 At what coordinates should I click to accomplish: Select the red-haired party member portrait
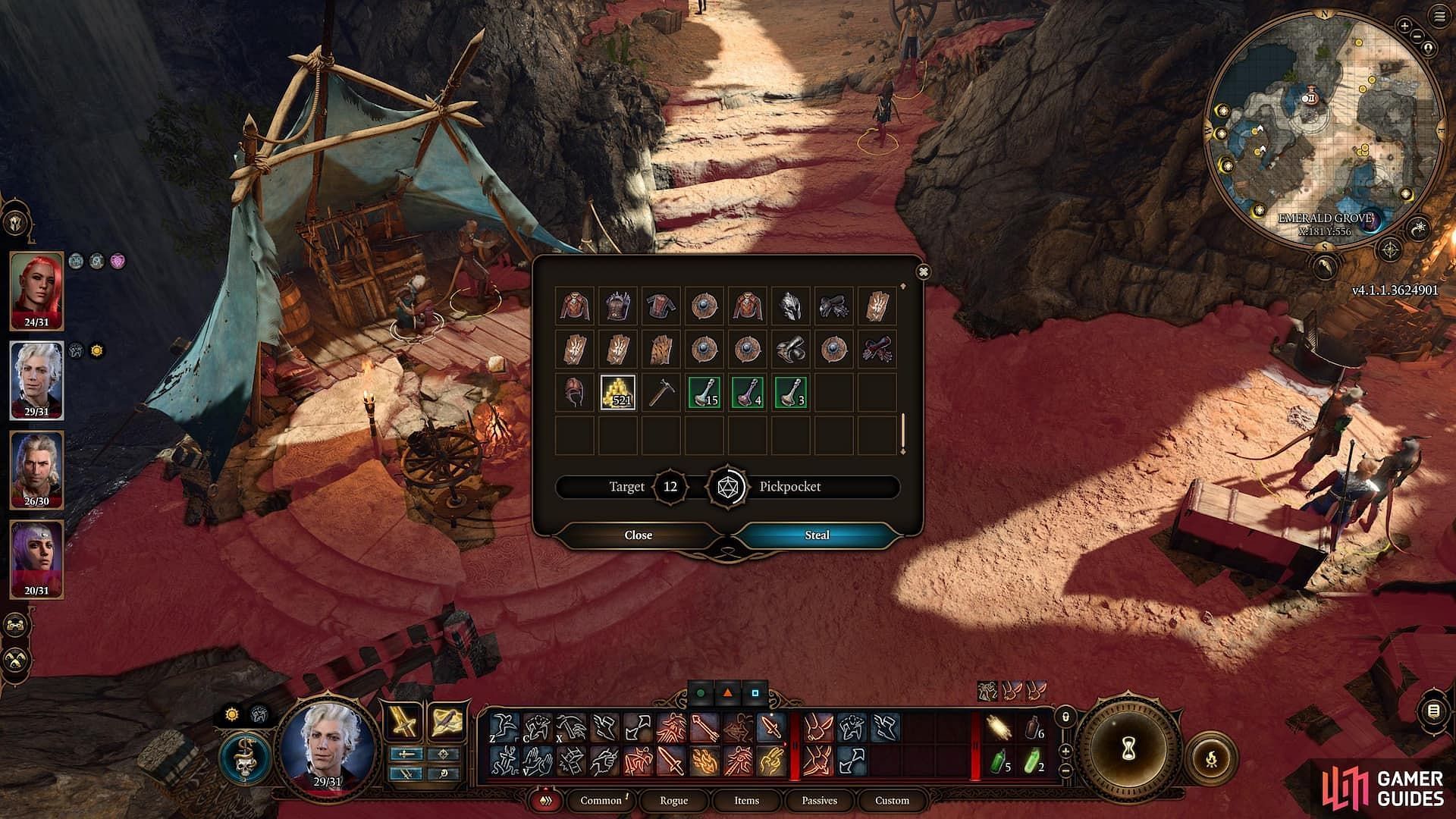pyautogui.click(x=36, y=290)
